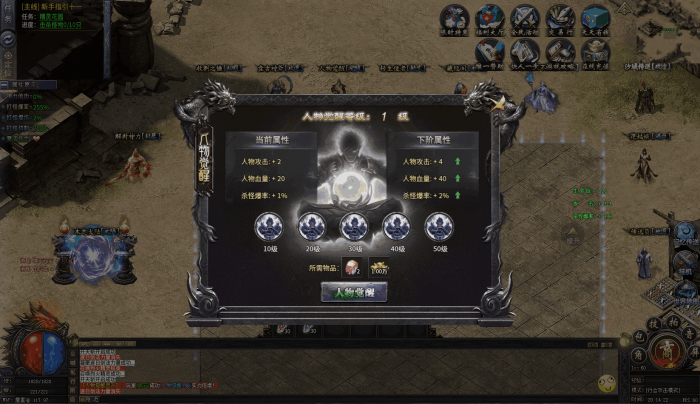
Task: Click the yellow smiley emoji button
Action: coord(606,383)
